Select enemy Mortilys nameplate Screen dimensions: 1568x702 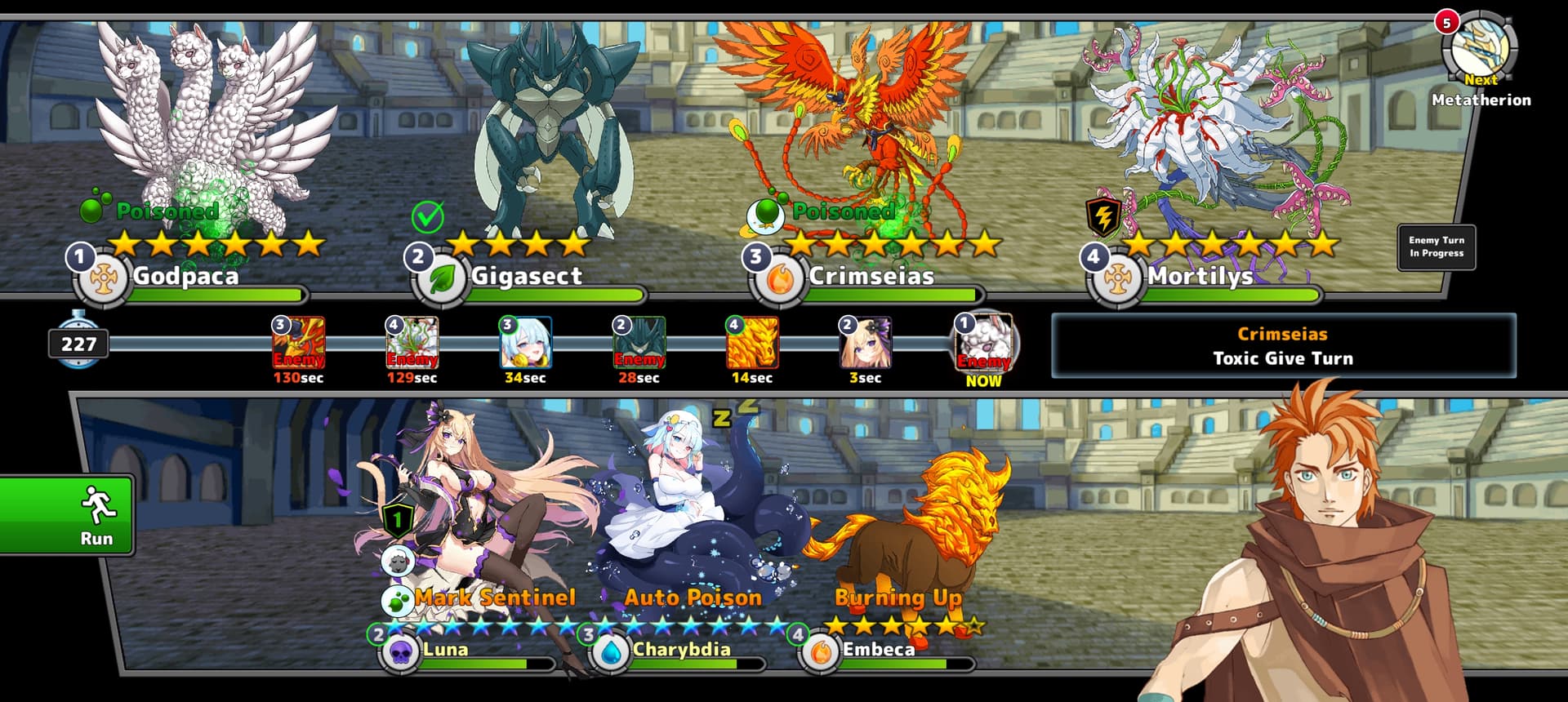point(1200,277)
